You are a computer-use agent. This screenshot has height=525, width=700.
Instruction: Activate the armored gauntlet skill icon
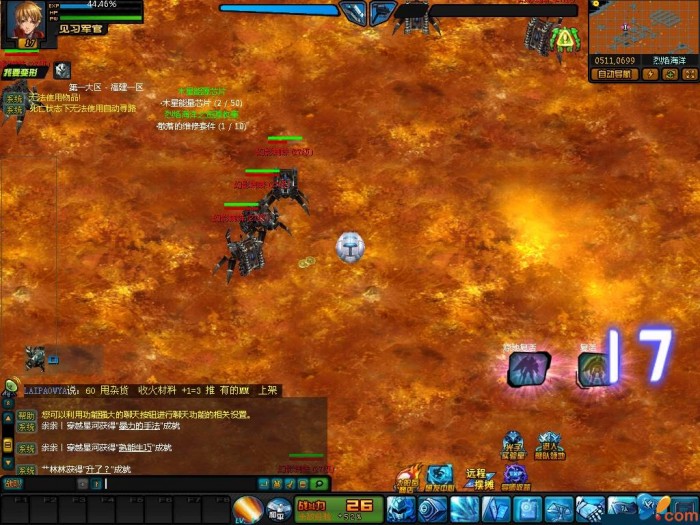tap(590, 509)
